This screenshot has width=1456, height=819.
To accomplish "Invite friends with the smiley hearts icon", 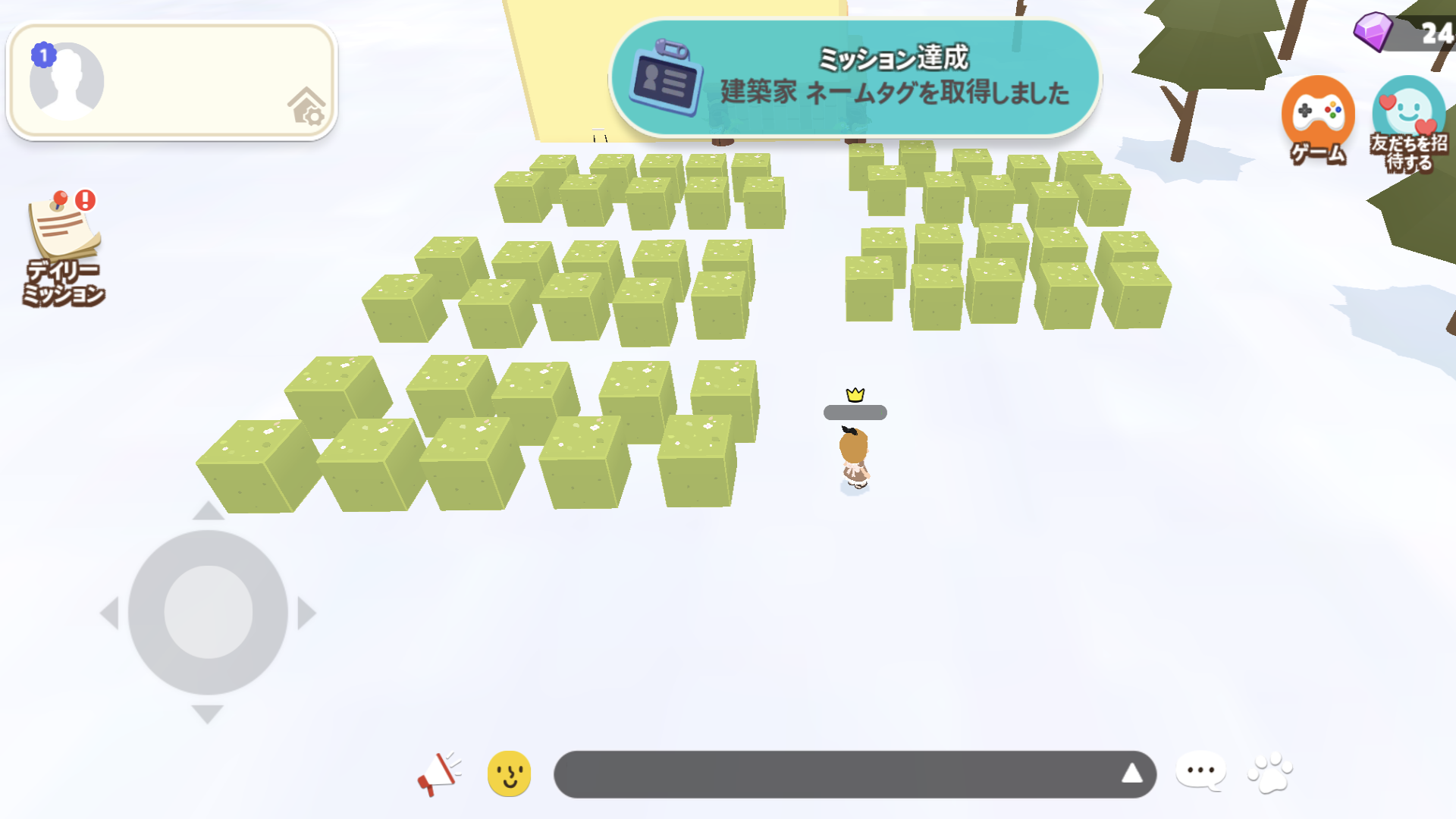I will pyautogui.click(x=1408, y=124).
